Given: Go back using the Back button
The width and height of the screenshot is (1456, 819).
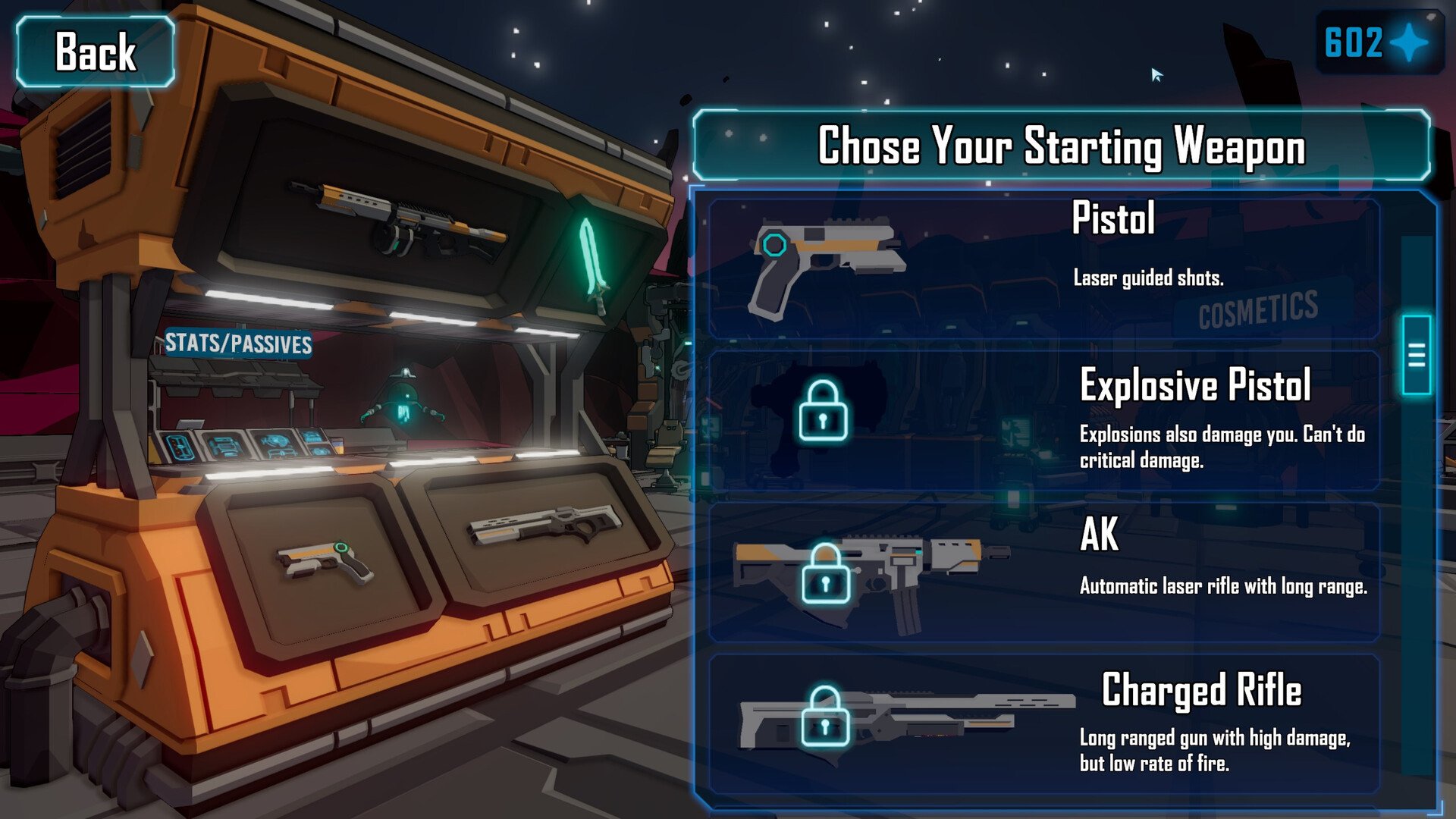Looking at the screenshot, I should (96, 52).
